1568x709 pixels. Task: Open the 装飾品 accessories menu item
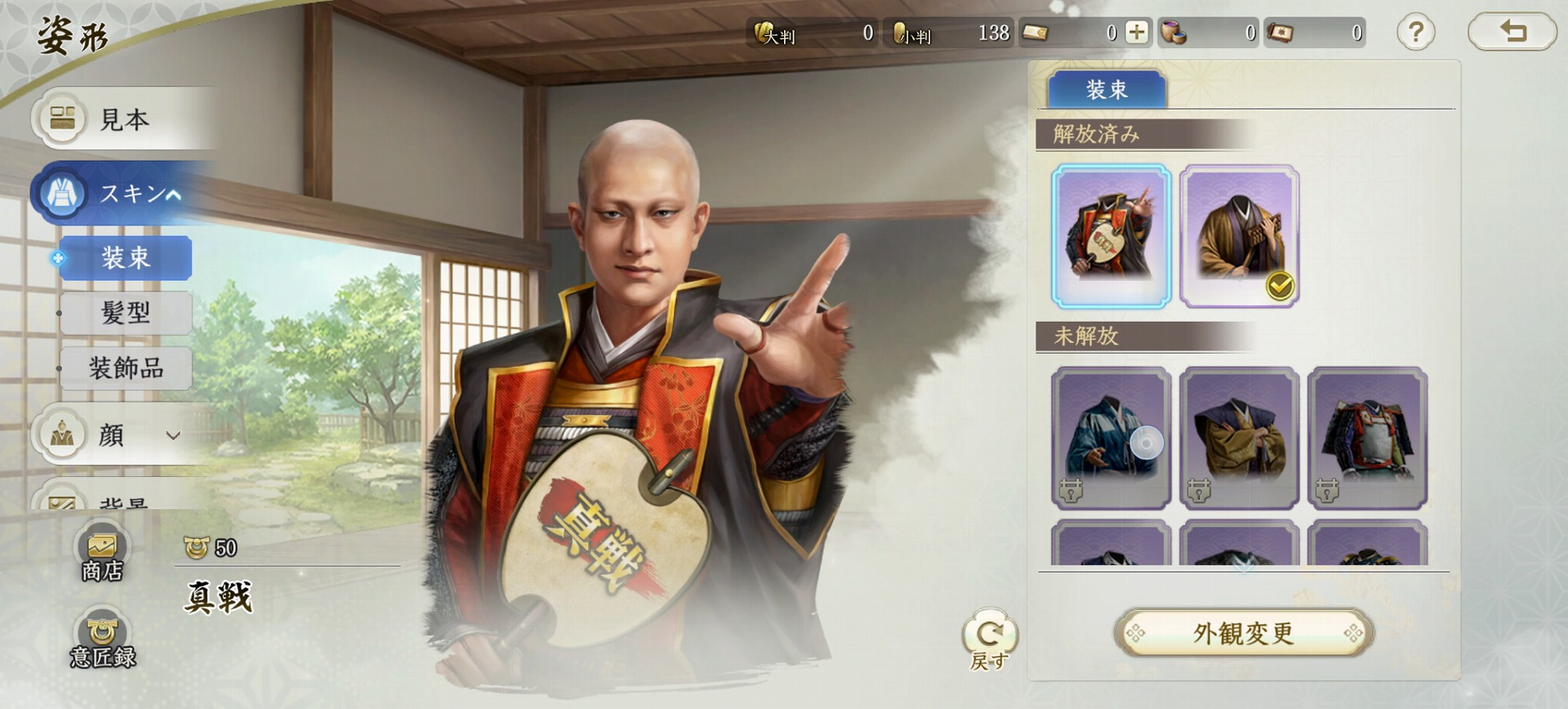point(125,368)
